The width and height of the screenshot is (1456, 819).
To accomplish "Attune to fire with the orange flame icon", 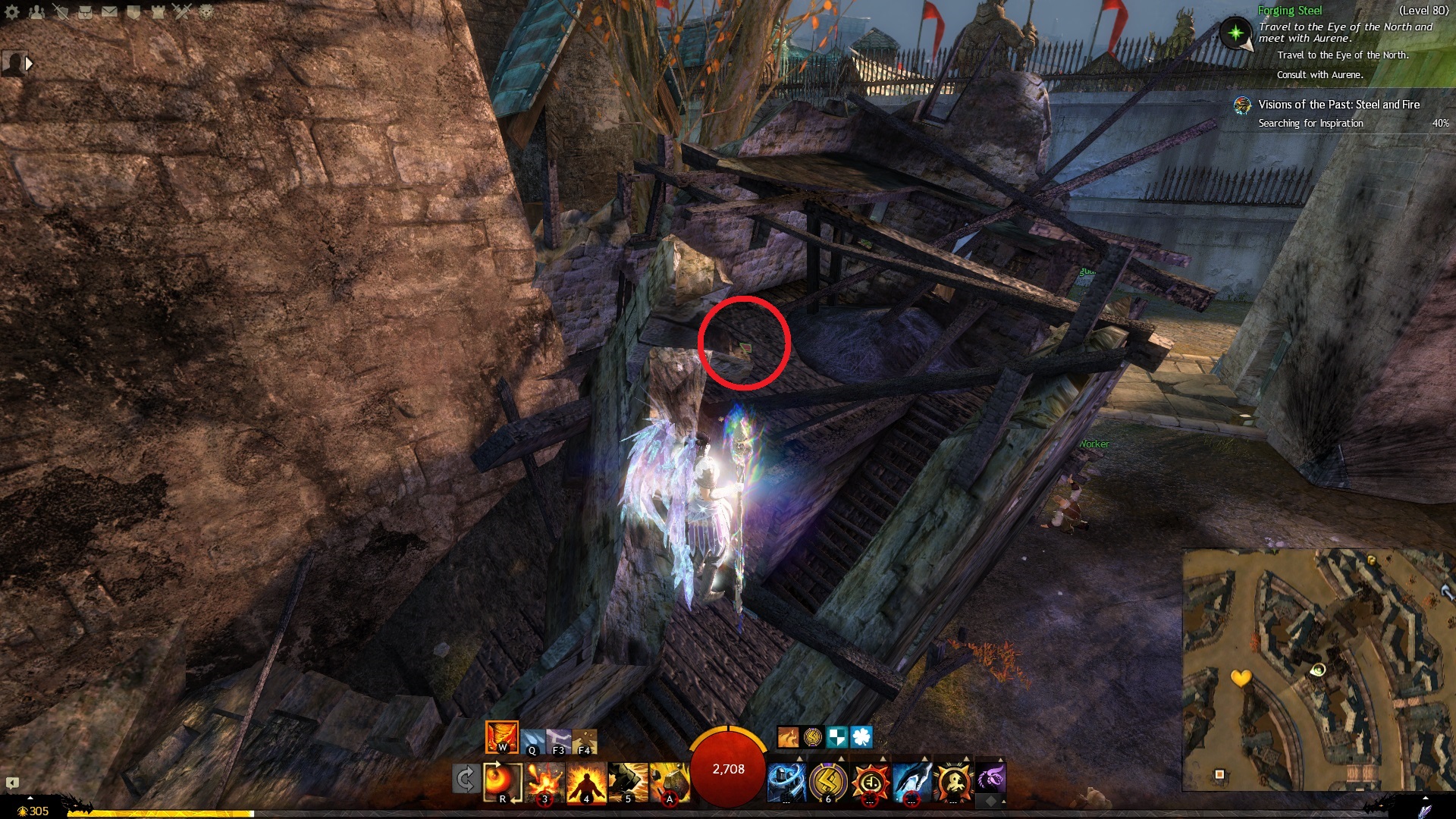I will click(x=501, y=736).
